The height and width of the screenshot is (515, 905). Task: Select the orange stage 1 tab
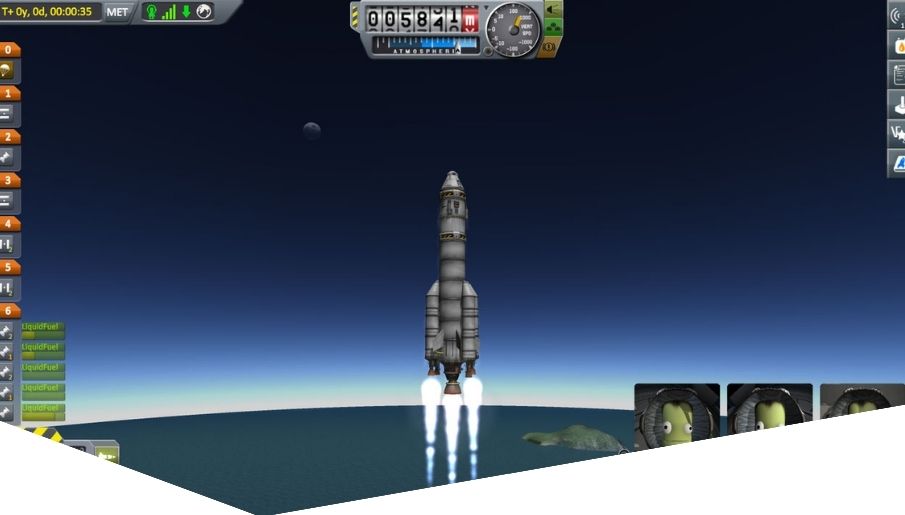(9, 93)
